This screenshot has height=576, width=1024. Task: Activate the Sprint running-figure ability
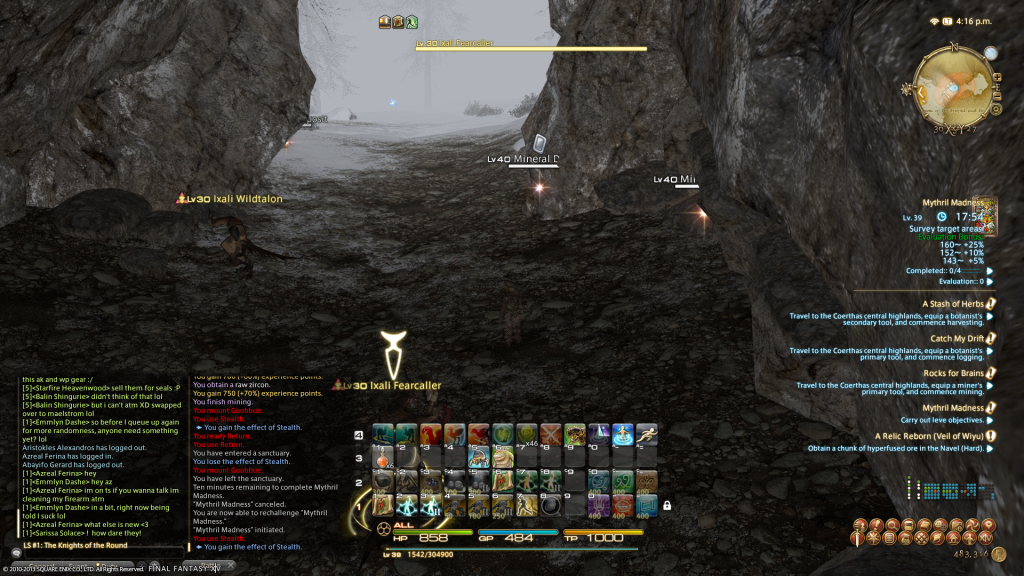point(646,433)
